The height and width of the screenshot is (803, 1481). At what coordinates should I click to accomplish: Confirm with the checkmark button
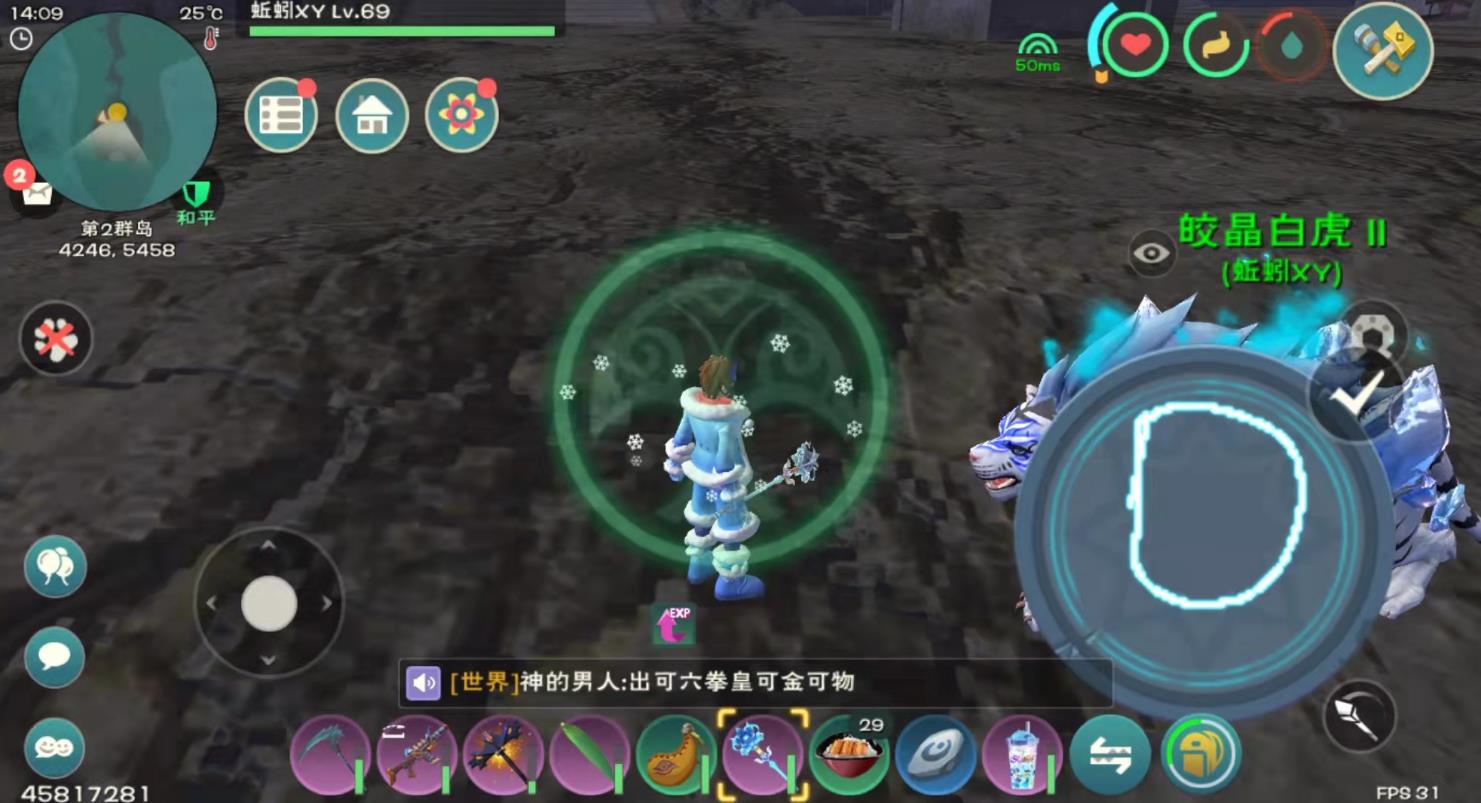click(x=1355, y=395)
